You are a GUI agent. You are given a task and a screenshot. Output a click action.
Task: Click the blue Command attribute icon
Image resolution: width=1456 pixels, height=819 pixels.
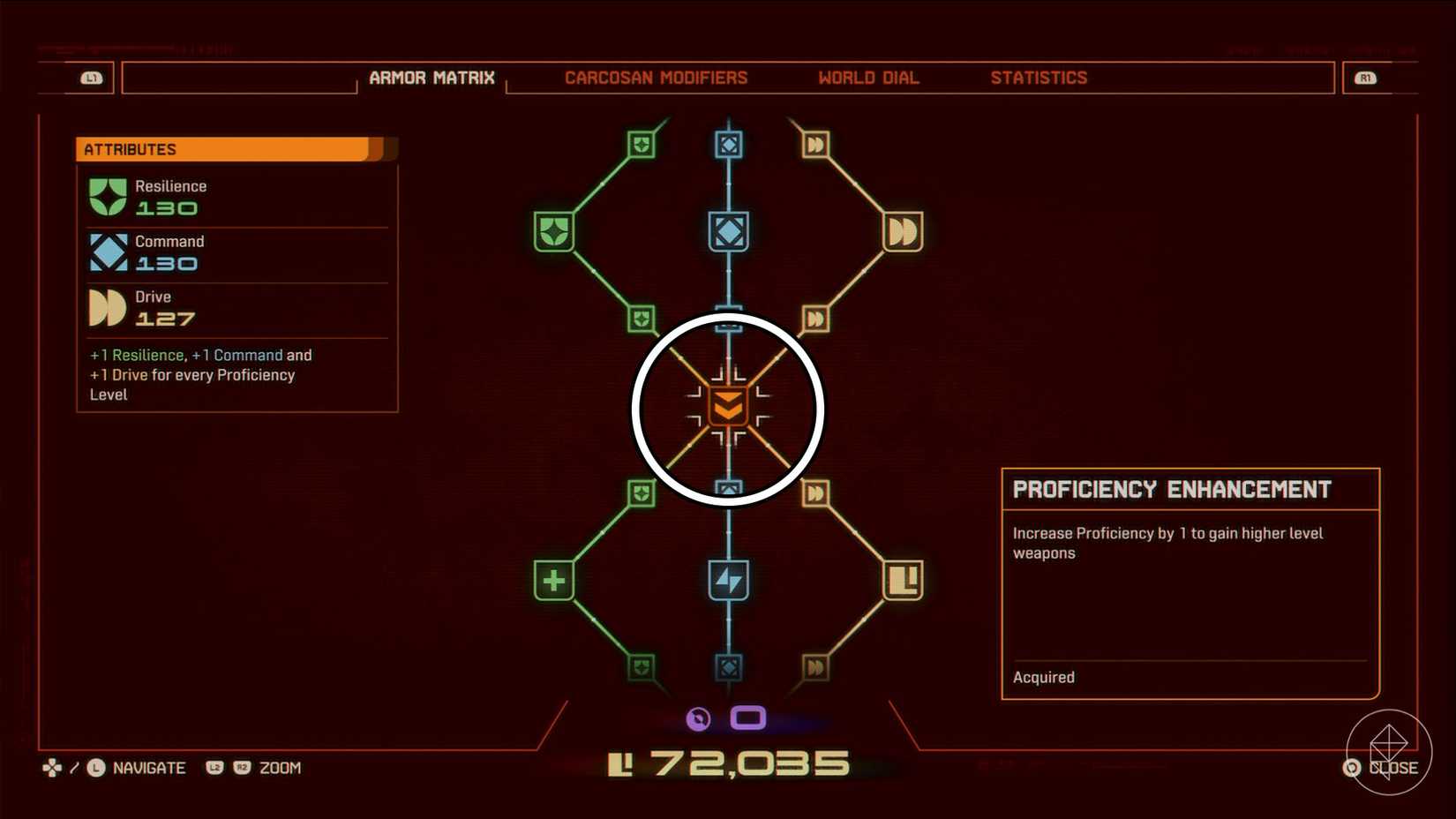[x=106, y=252]
